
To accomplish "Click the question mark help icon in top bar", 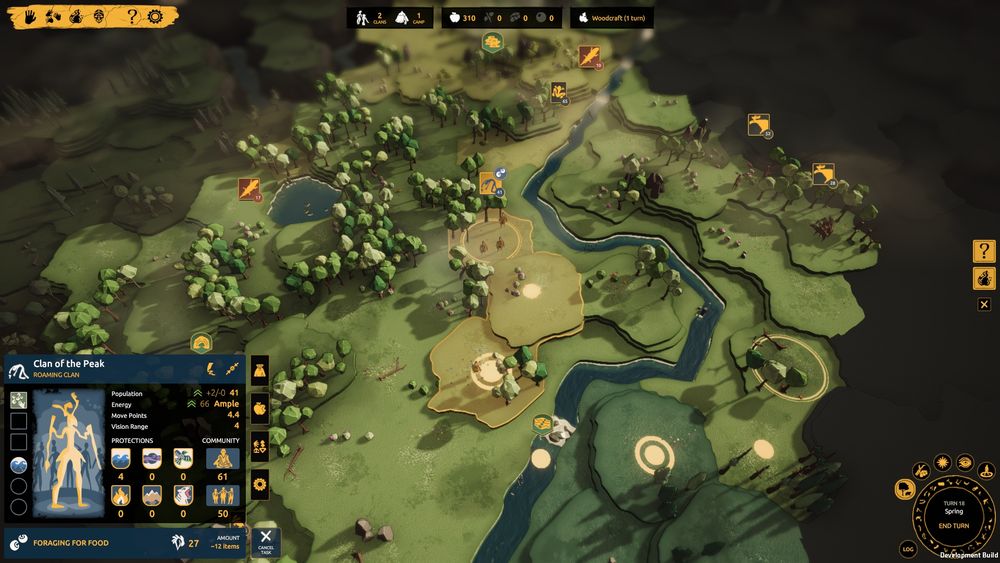I will coord(132,16).
